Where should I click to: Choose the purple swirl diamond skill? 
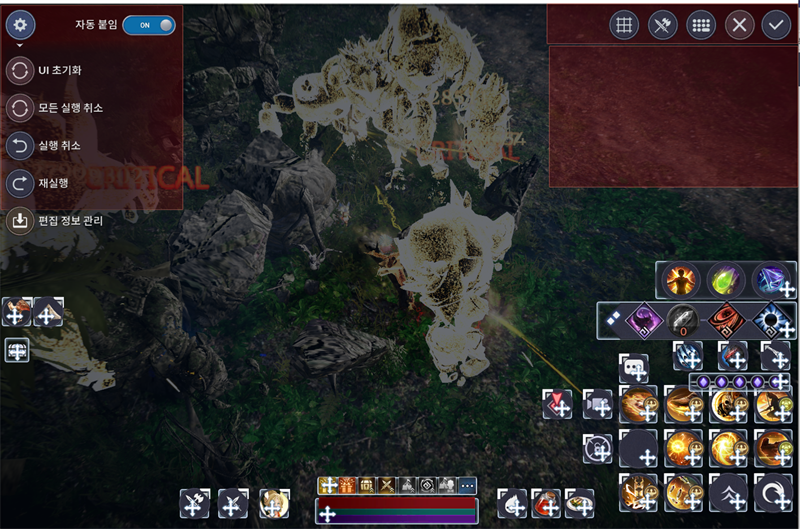(x=642, y=321)
